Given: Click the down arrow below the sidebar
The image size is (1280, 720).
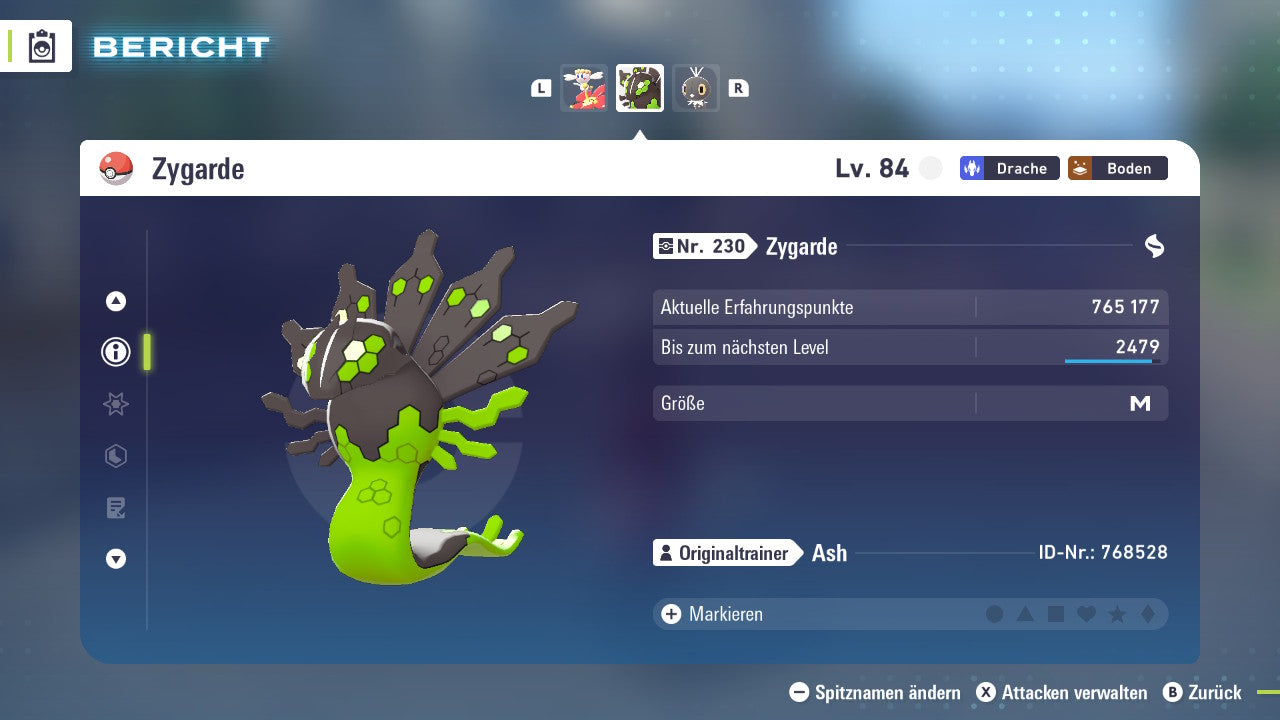Looking at the screenshot, I should 115,559.
